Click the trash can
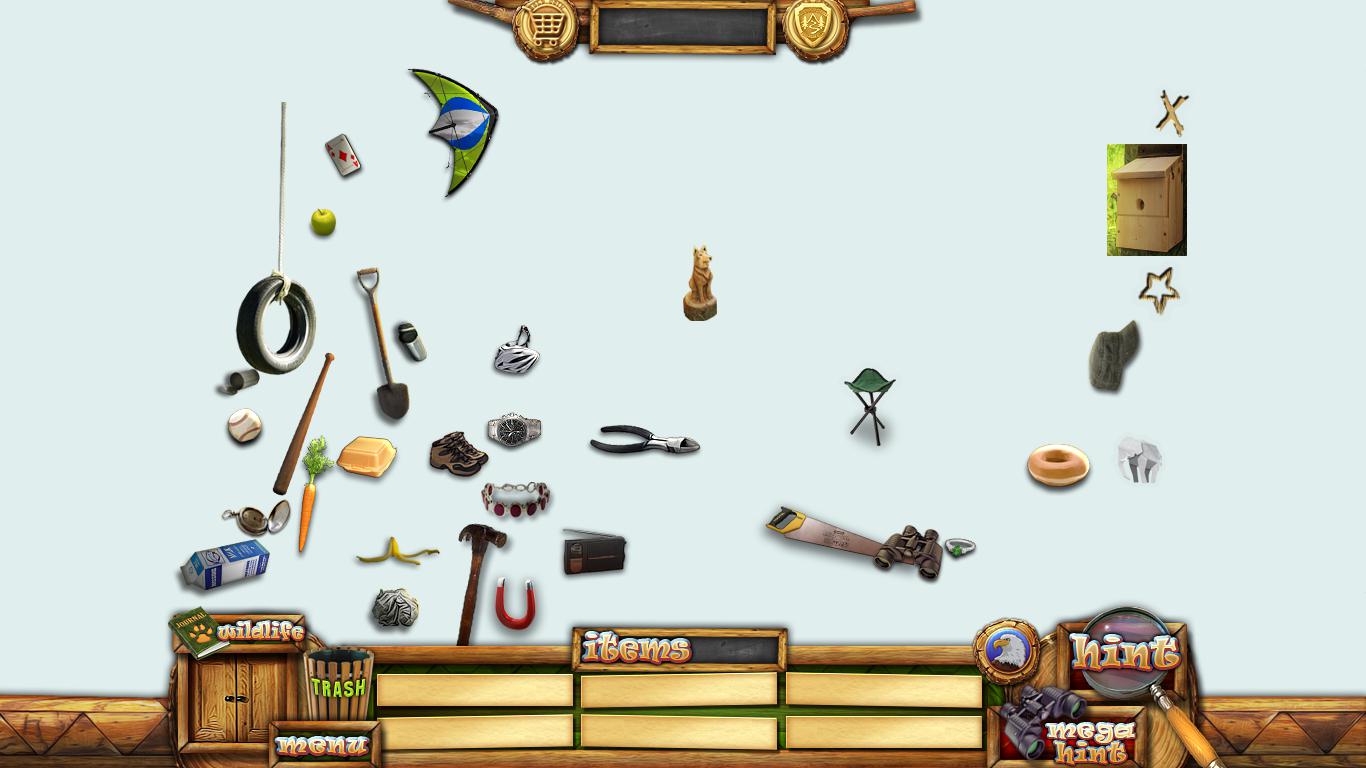Viewport: 1366px width, 768px height. [x=339, y=685]
